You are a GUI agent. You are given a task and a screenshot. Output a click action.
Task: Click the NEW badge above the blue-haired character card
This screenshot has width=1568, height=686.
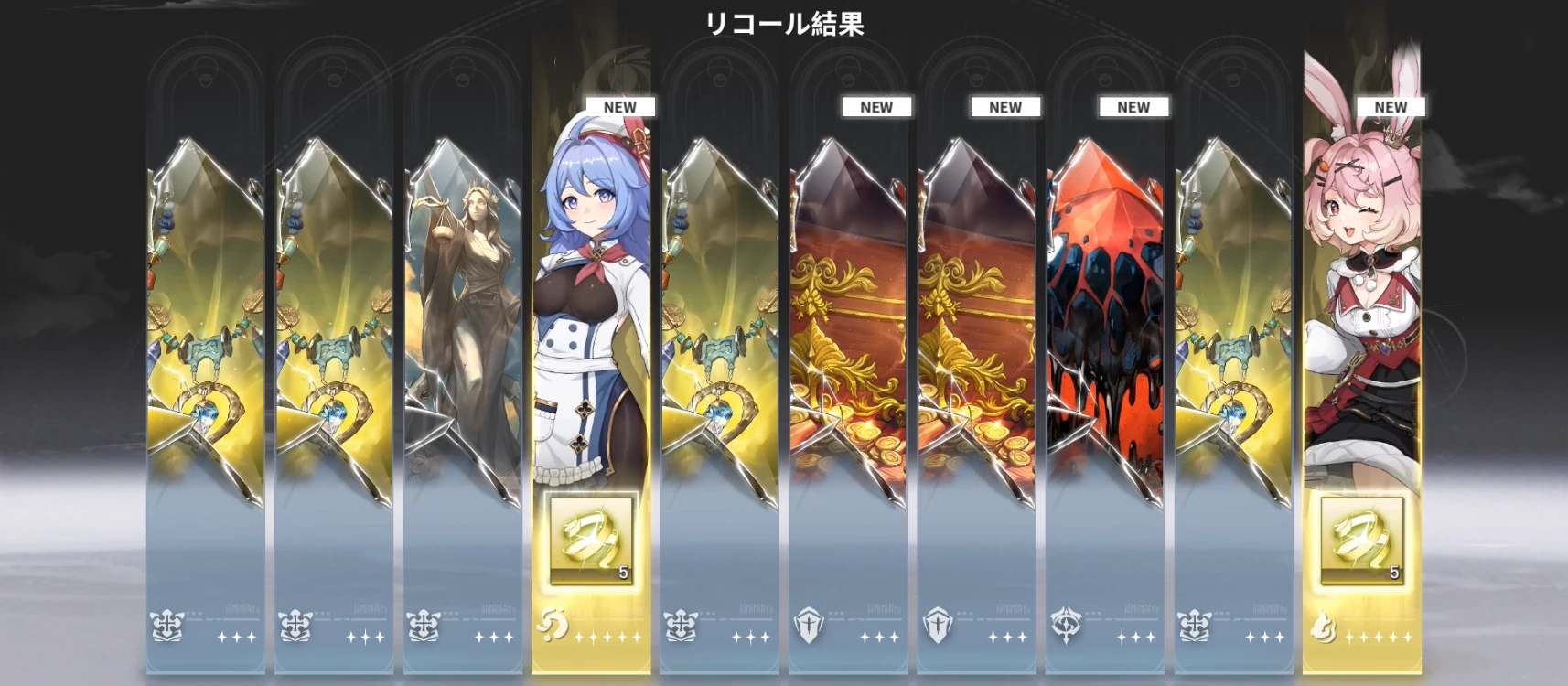[x=622, y=106]
